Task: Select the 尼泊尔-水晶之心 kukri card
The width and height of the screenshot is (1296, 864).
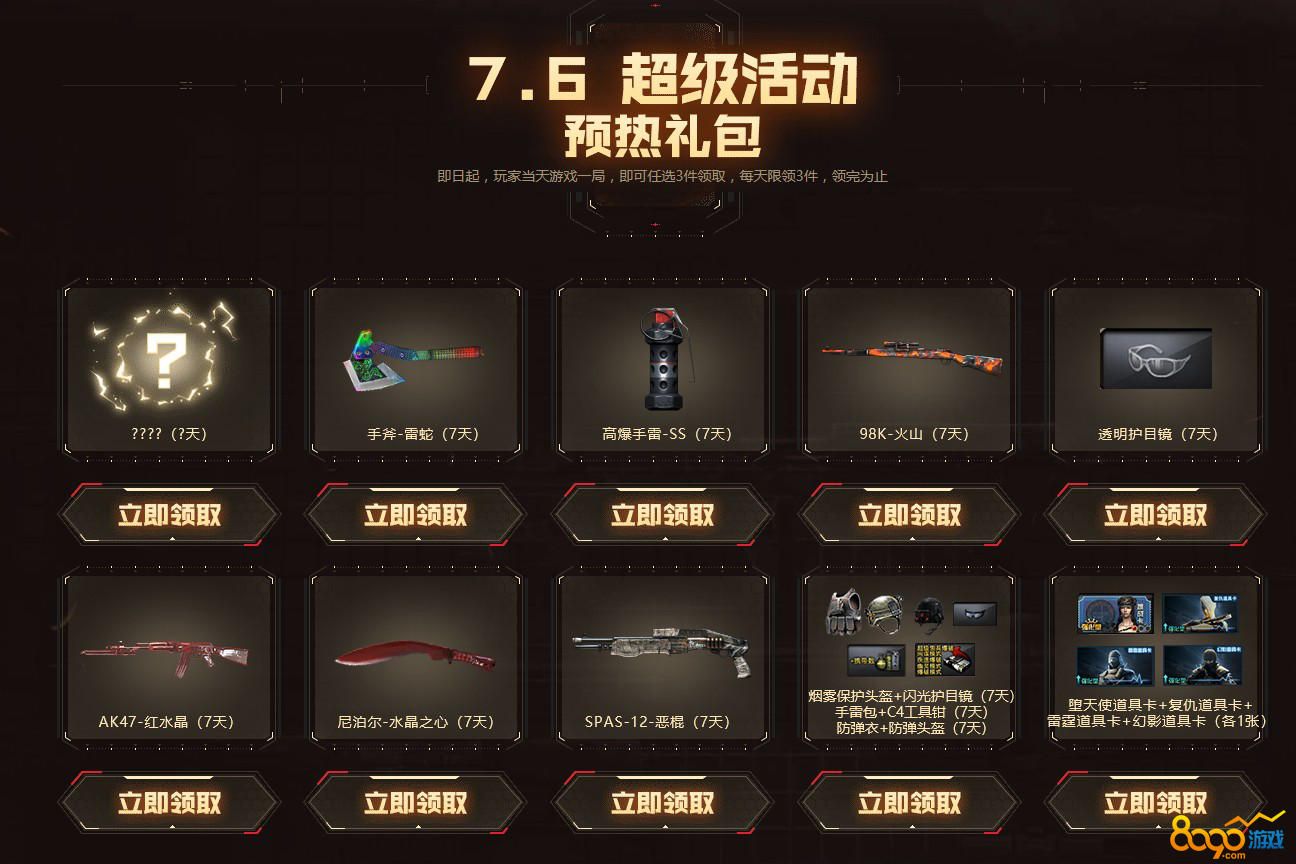Action: click(x=415, y=653)
